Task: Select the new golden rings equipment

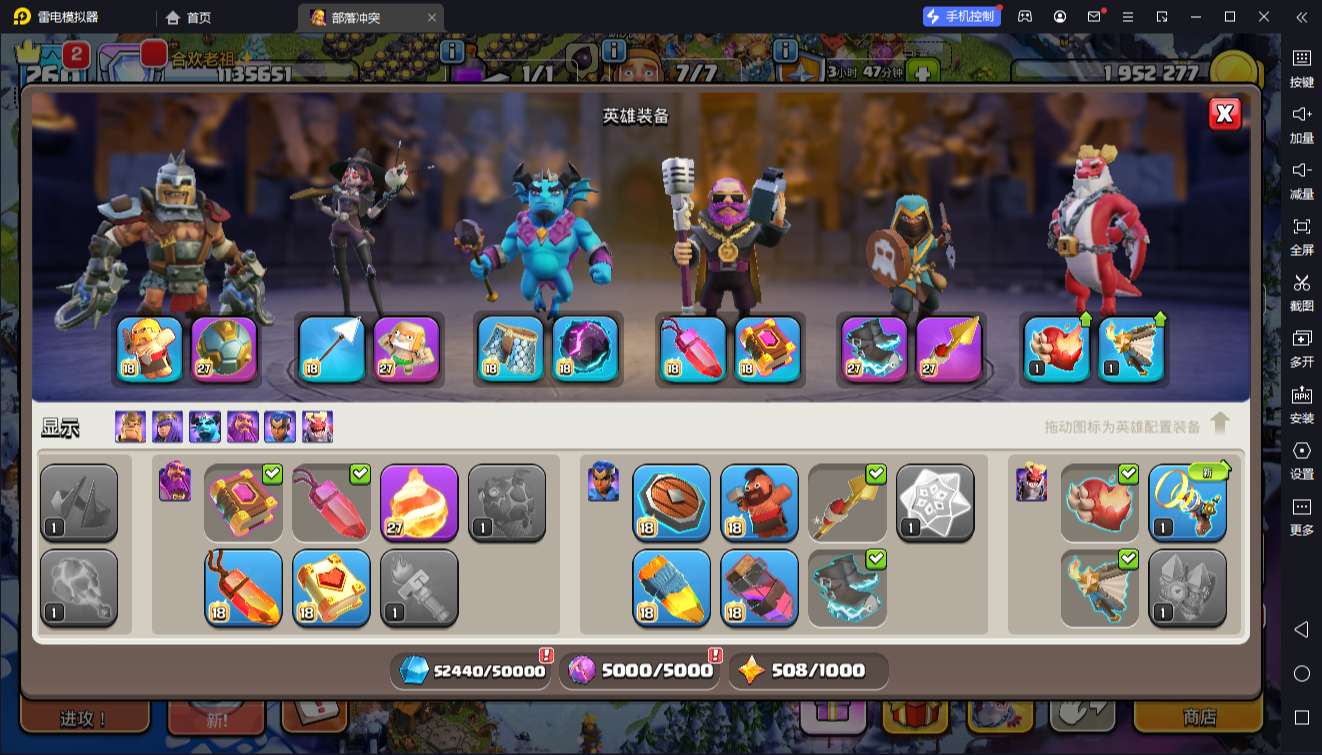Action: [1187, 502]
